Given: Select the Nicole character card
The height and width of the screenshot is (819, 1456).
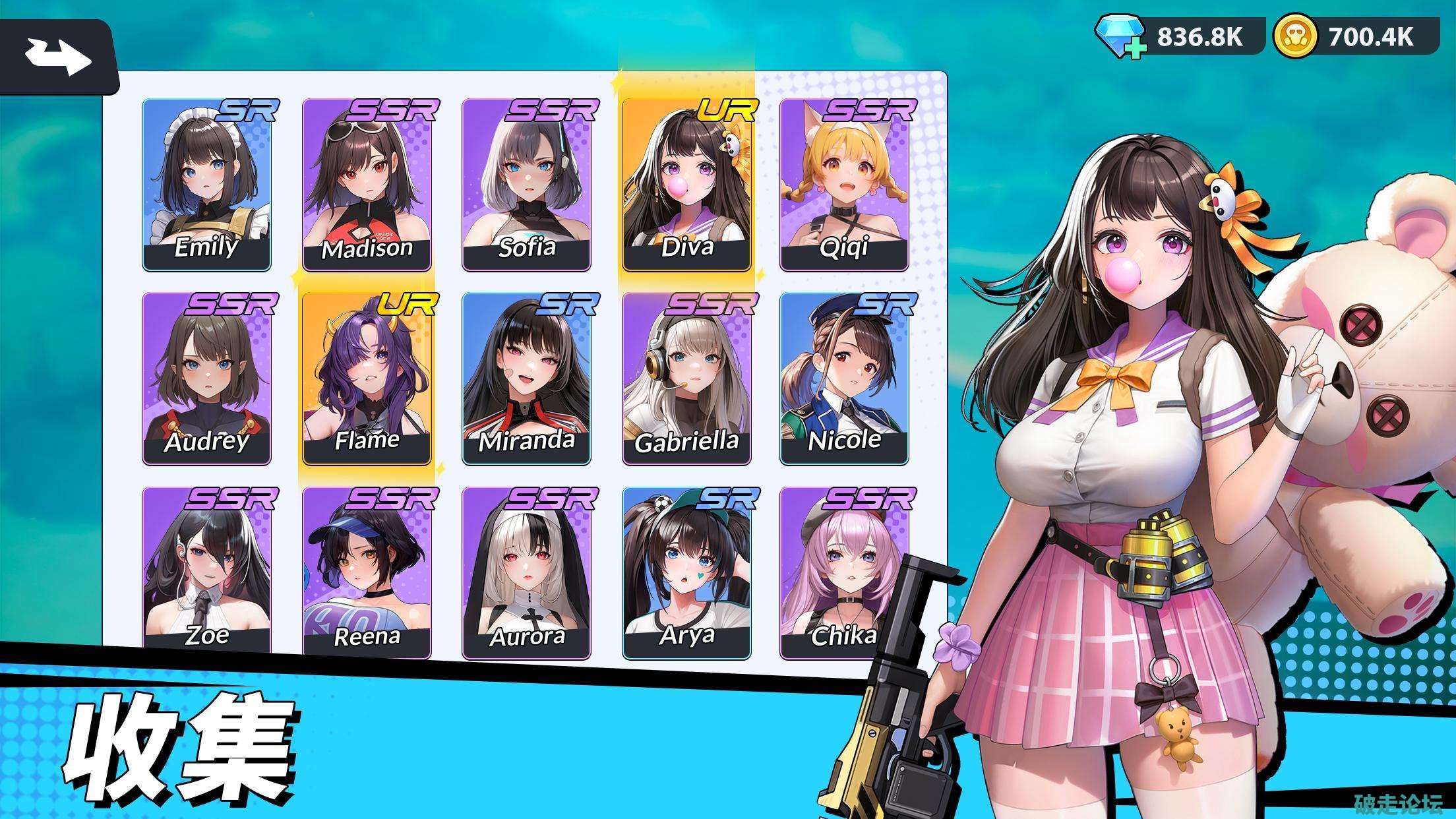Looking at the screenshot, I should 844,379.
